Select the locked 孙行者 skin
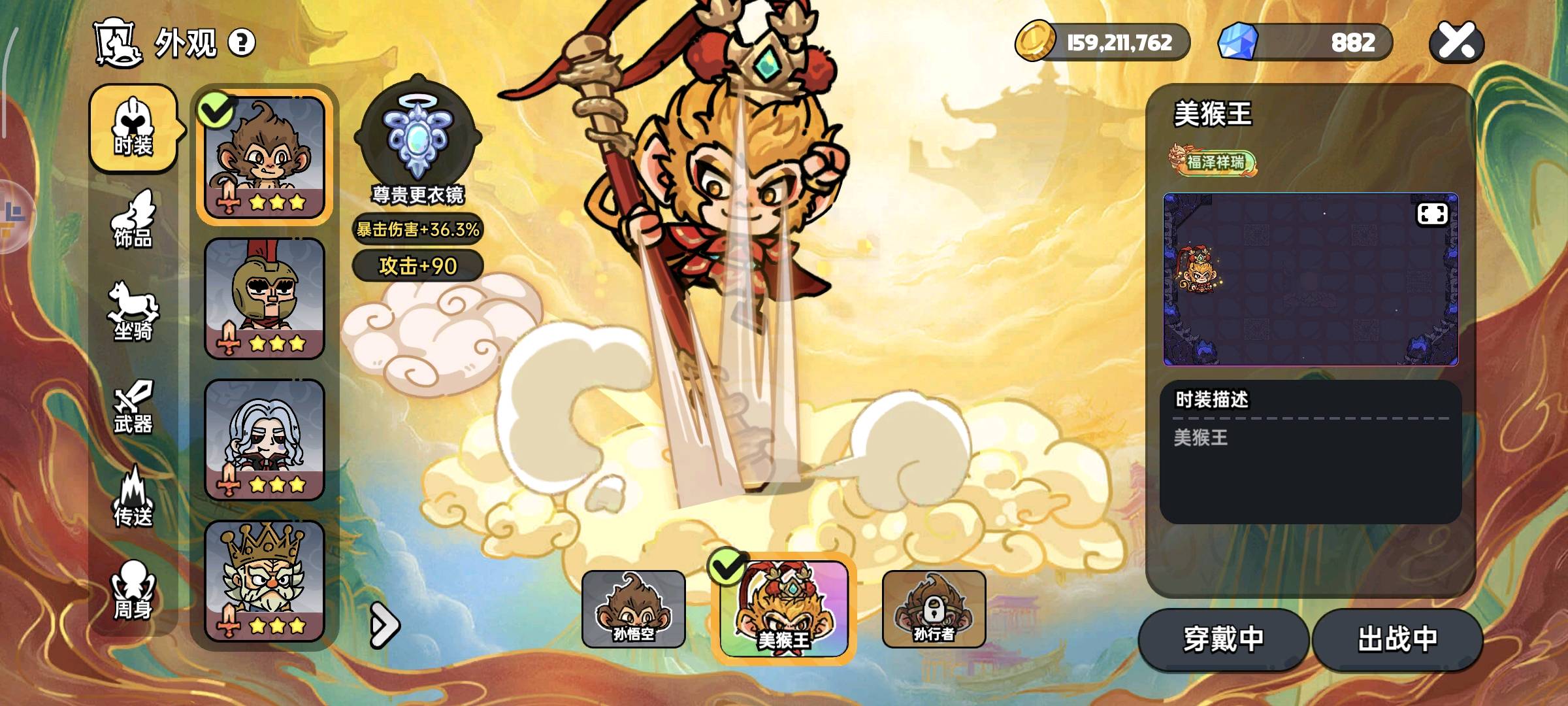1568x706 pixels. [x=934, y=609]
